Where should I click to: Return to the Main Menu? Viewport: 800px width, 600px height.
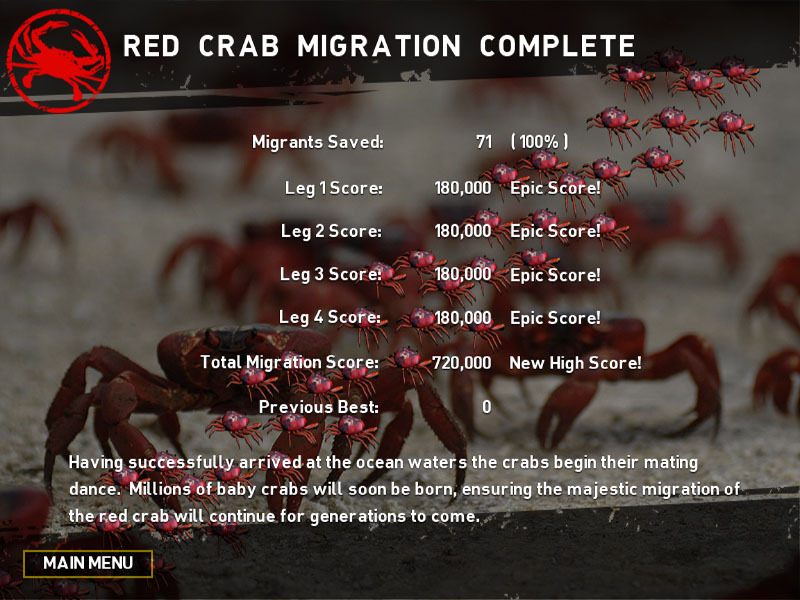[88, 563]
